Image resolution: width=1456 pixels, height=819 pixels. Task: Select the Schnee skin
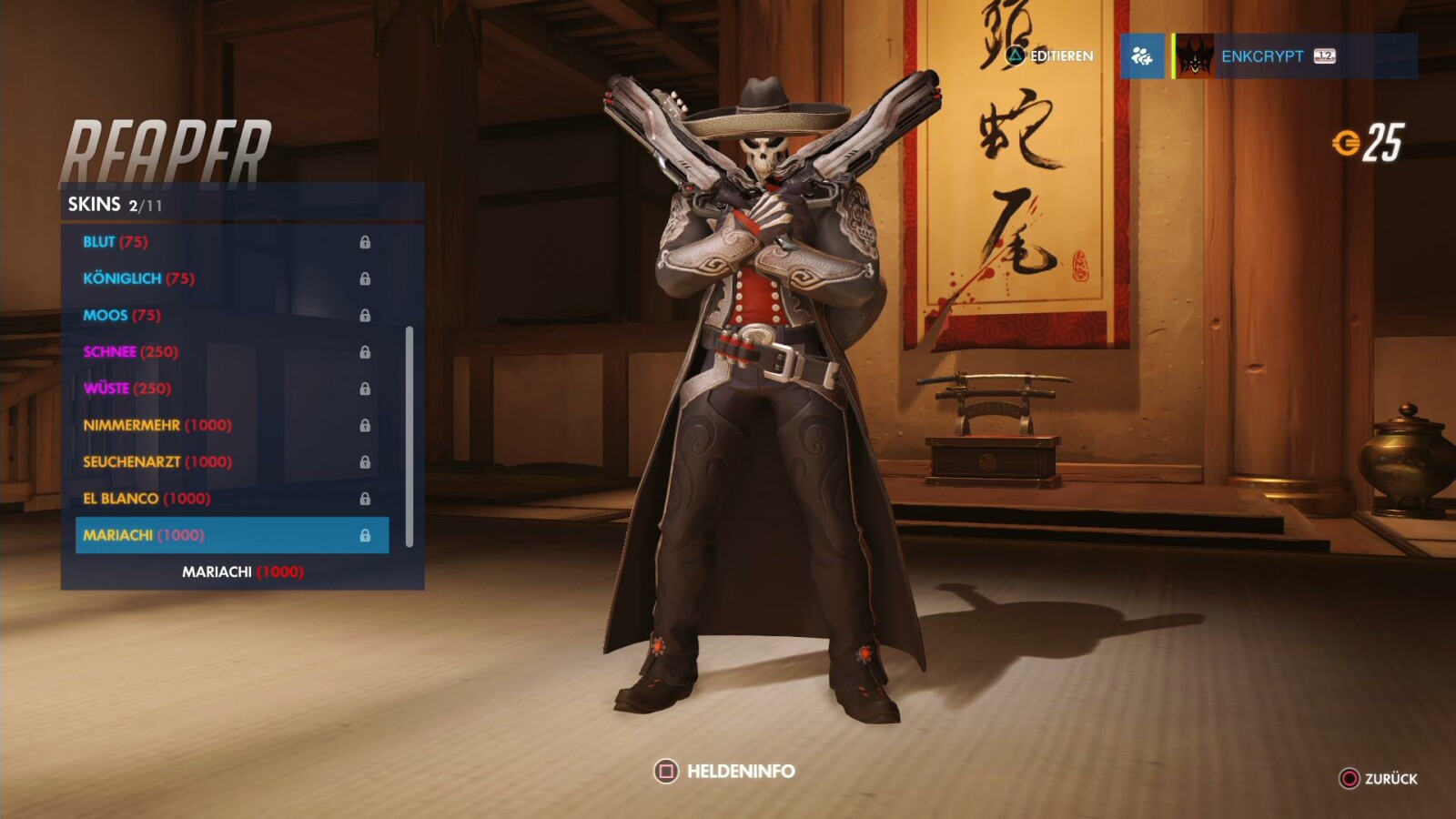point(111,351)
